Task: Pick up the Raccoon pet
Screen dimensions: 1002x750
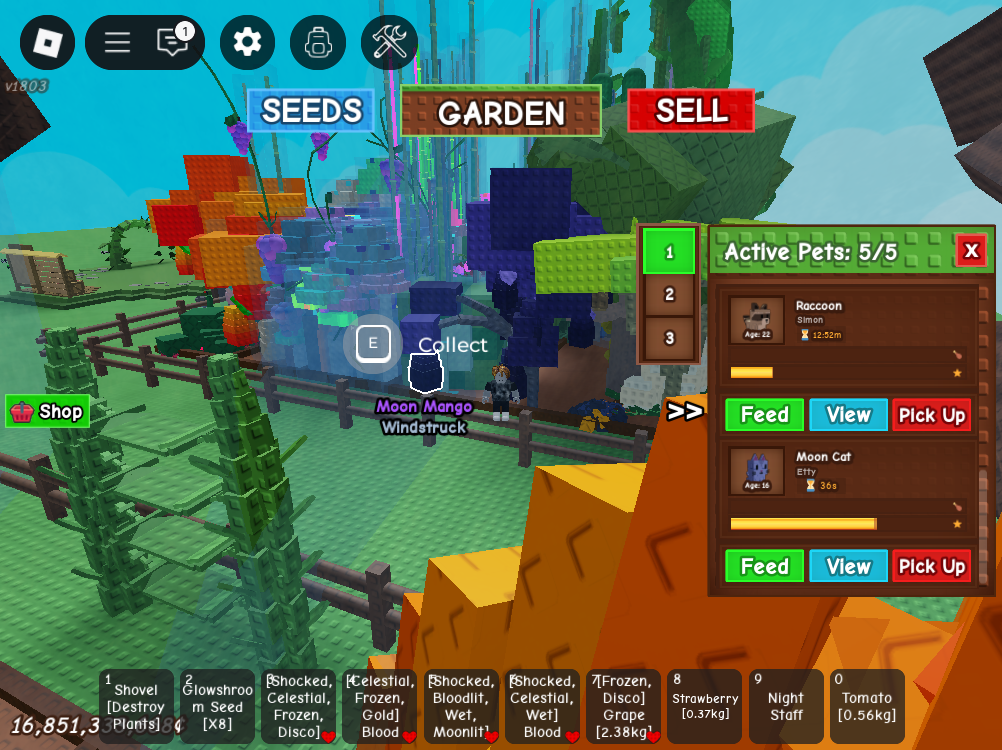Action: tap(931, 415)
